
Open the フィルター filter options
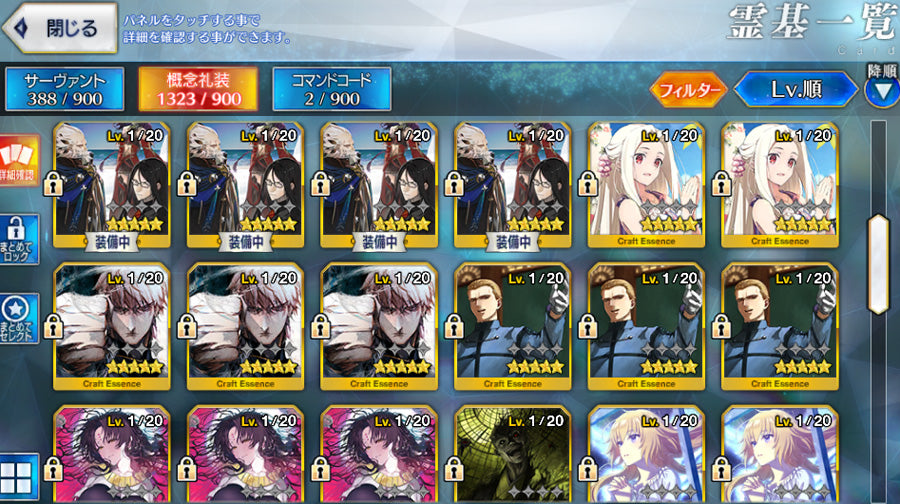pyautogui.click(x=689, y=90)
